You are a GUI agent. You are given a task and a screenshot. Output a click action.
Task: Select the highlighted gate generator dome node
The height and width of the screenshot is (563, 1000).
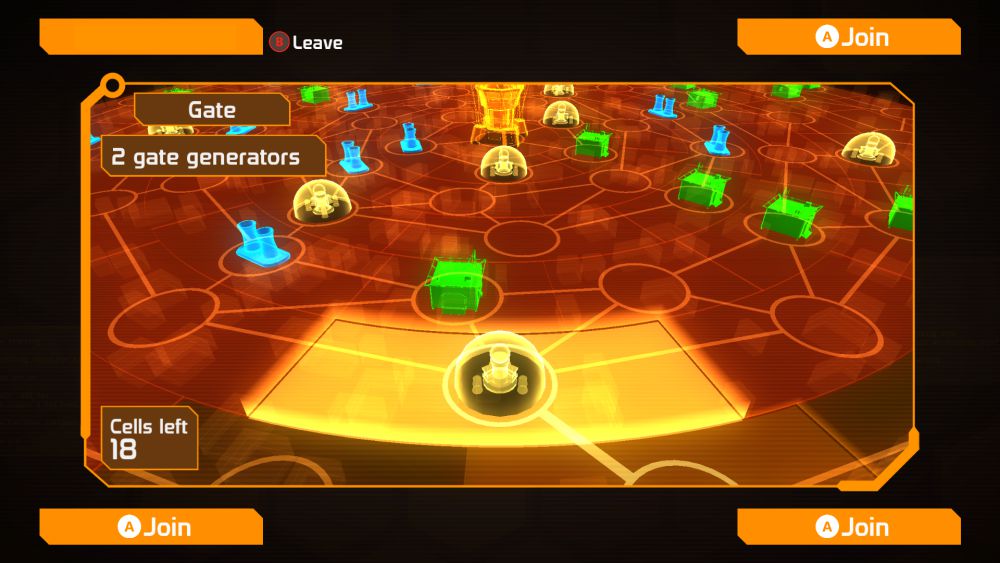tap(496, 374)
